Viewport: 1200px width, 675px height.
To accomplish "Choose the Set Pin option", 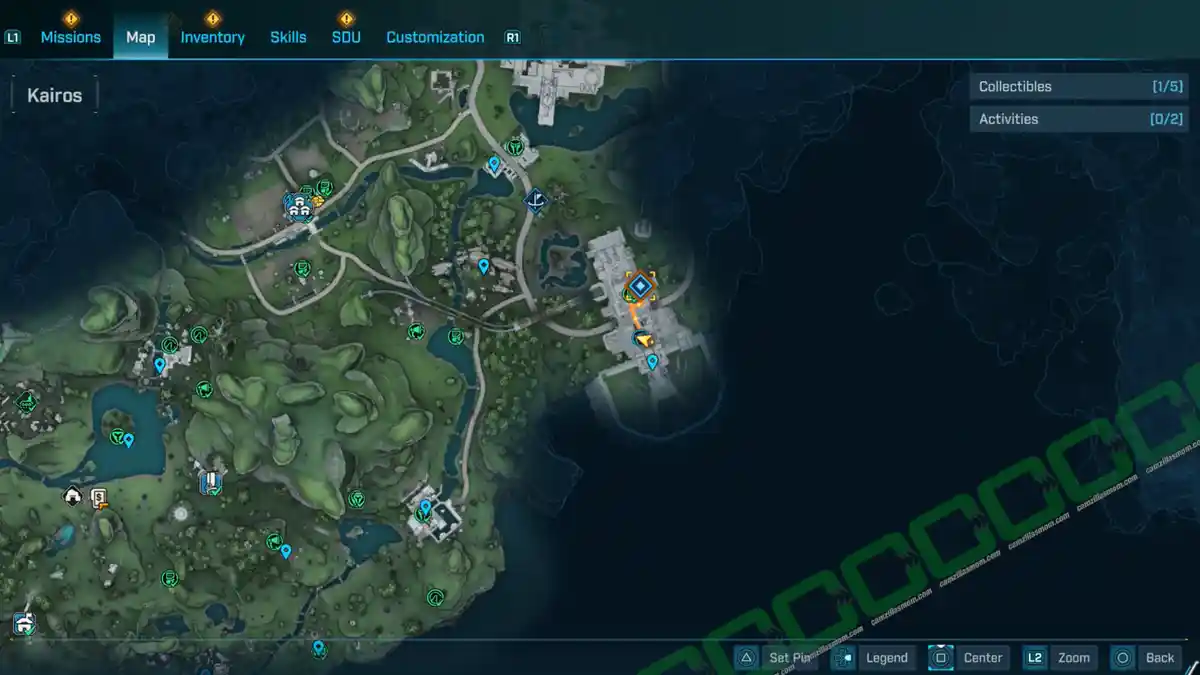I will point(778,657).
